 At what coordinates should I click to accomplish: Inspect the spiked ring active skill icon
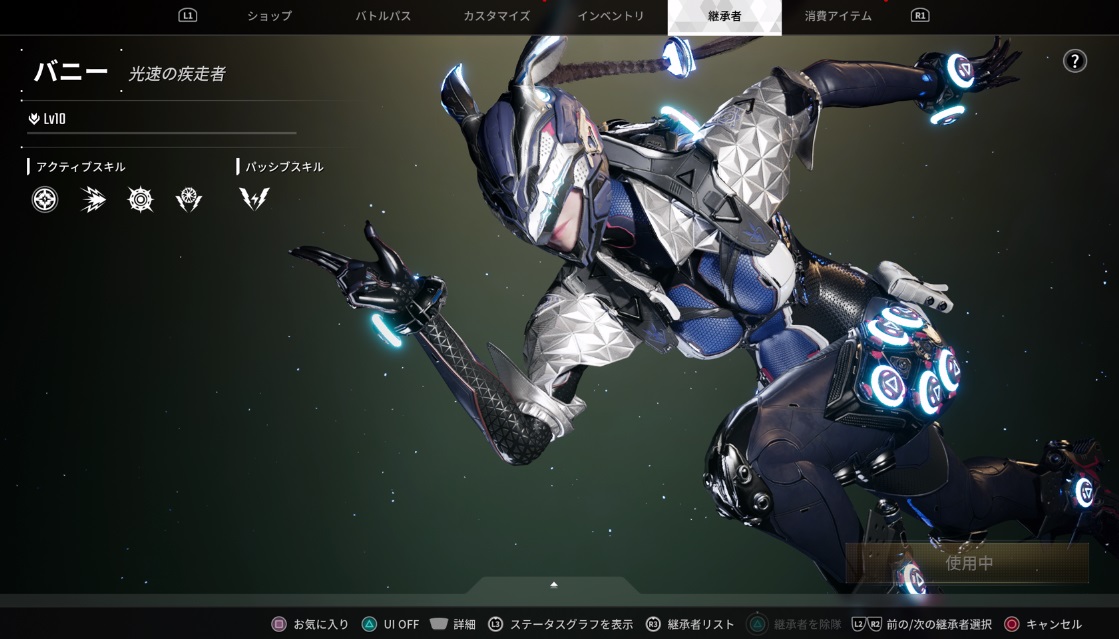[x=141, y=200]
